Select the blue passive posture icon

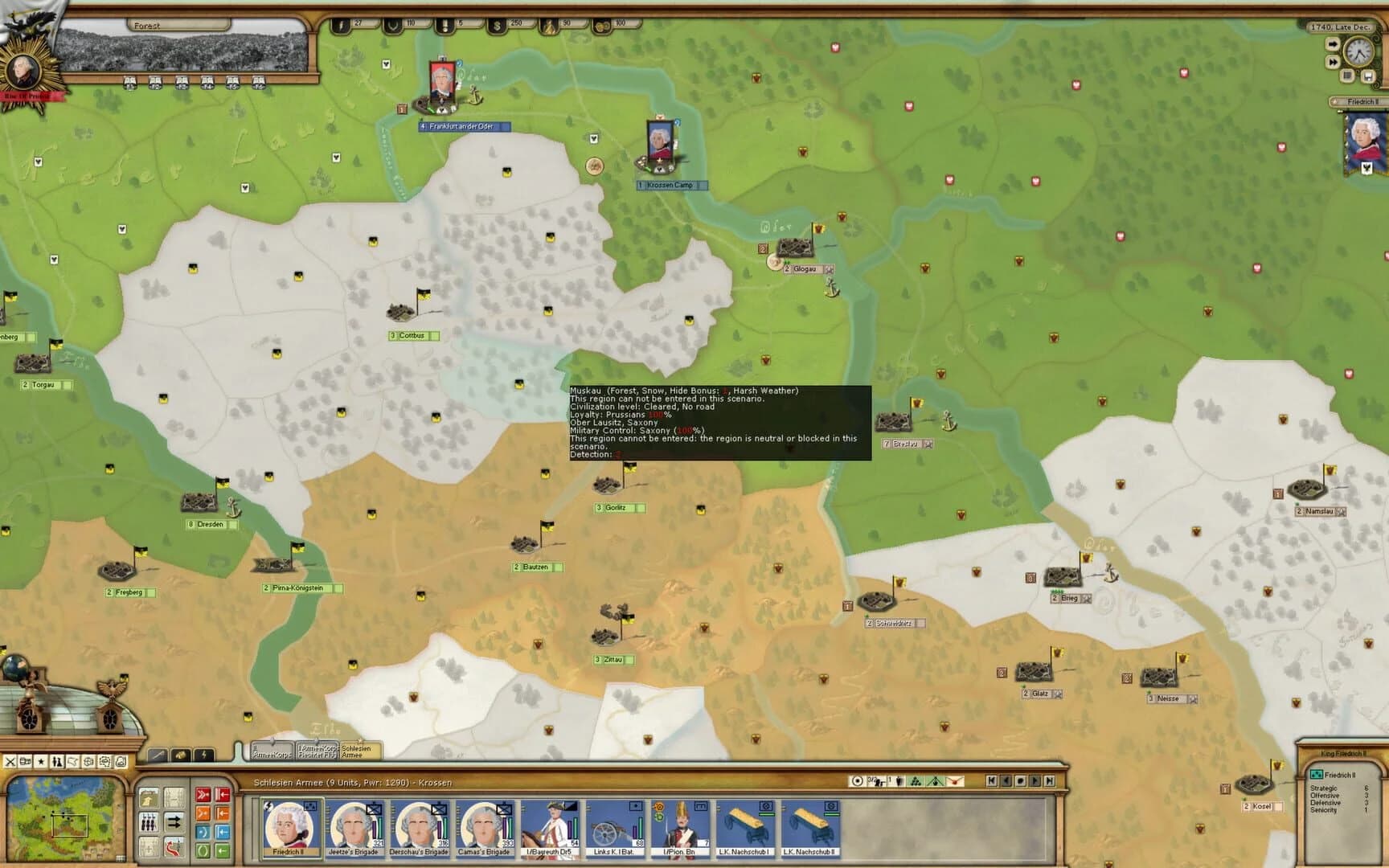203,831
